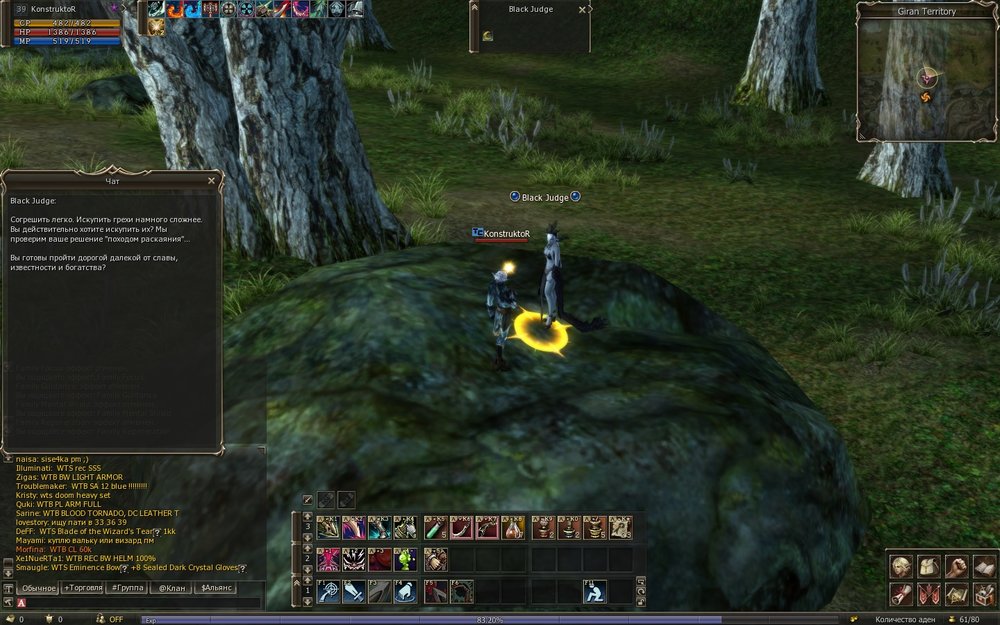Viewport: 1000px width, 625px height.
Task: Open the clan banners icon
Action: click(928, 594)
